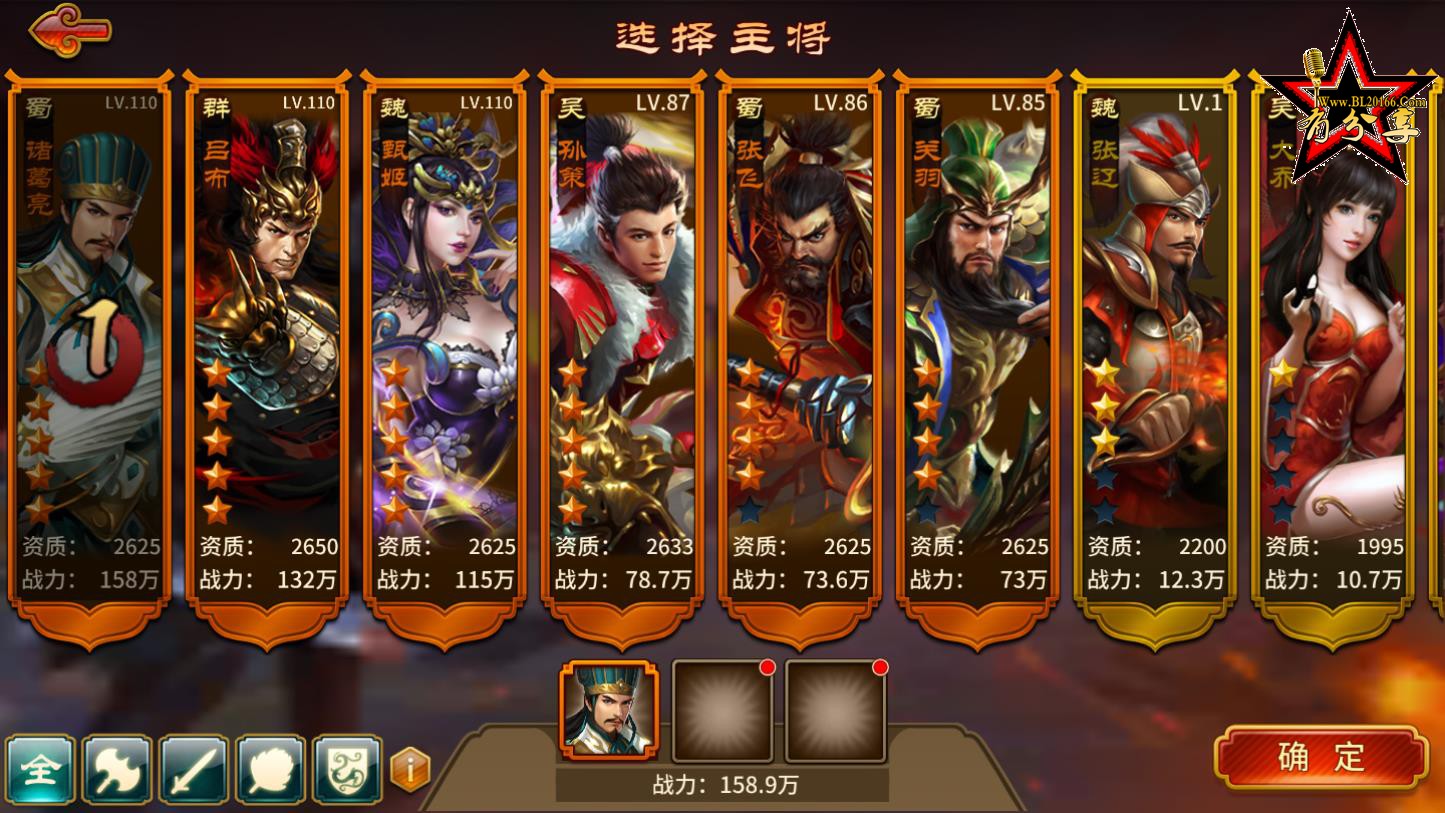Select the 吕布 LV.110 general card
This screenshot has height=813, width=1445.
pyautogui.click(x=267, y=340)
